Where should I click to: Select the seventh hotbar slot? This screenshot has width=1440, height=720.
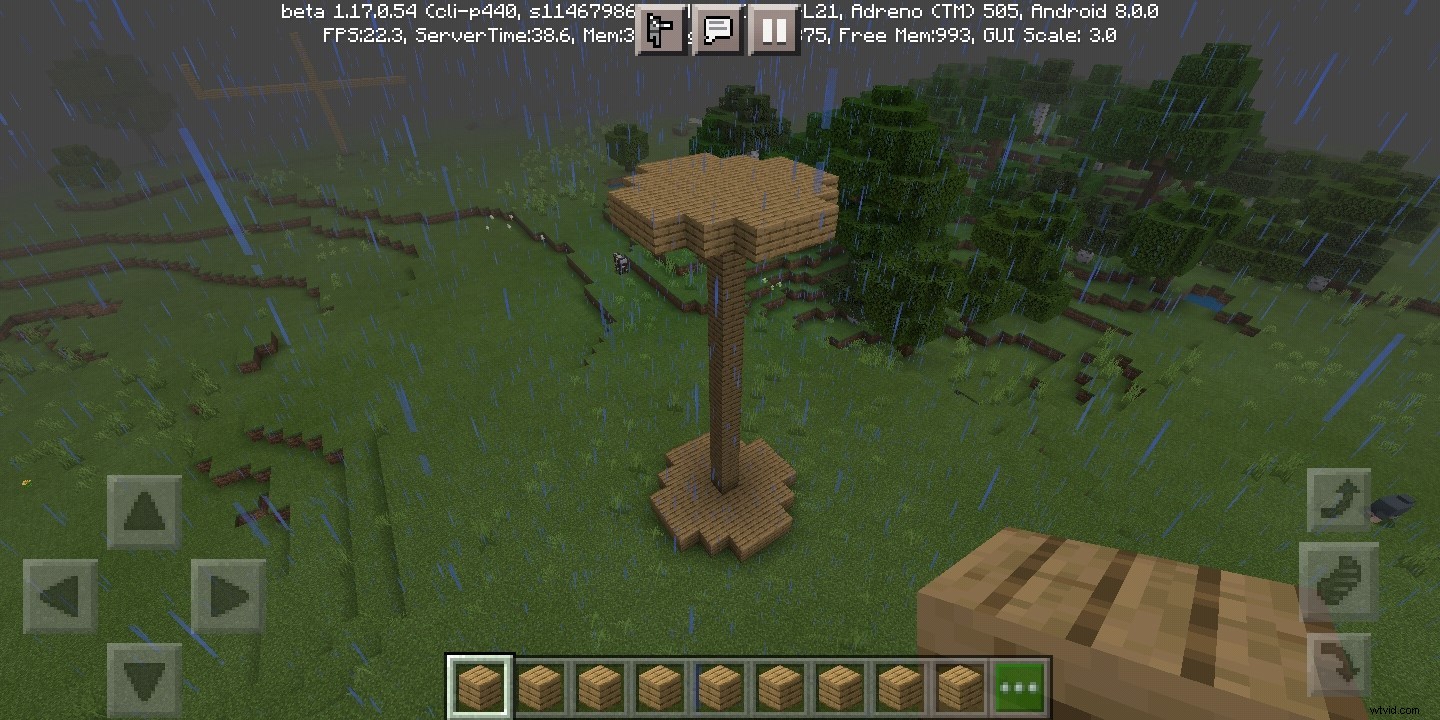[839, 684]
